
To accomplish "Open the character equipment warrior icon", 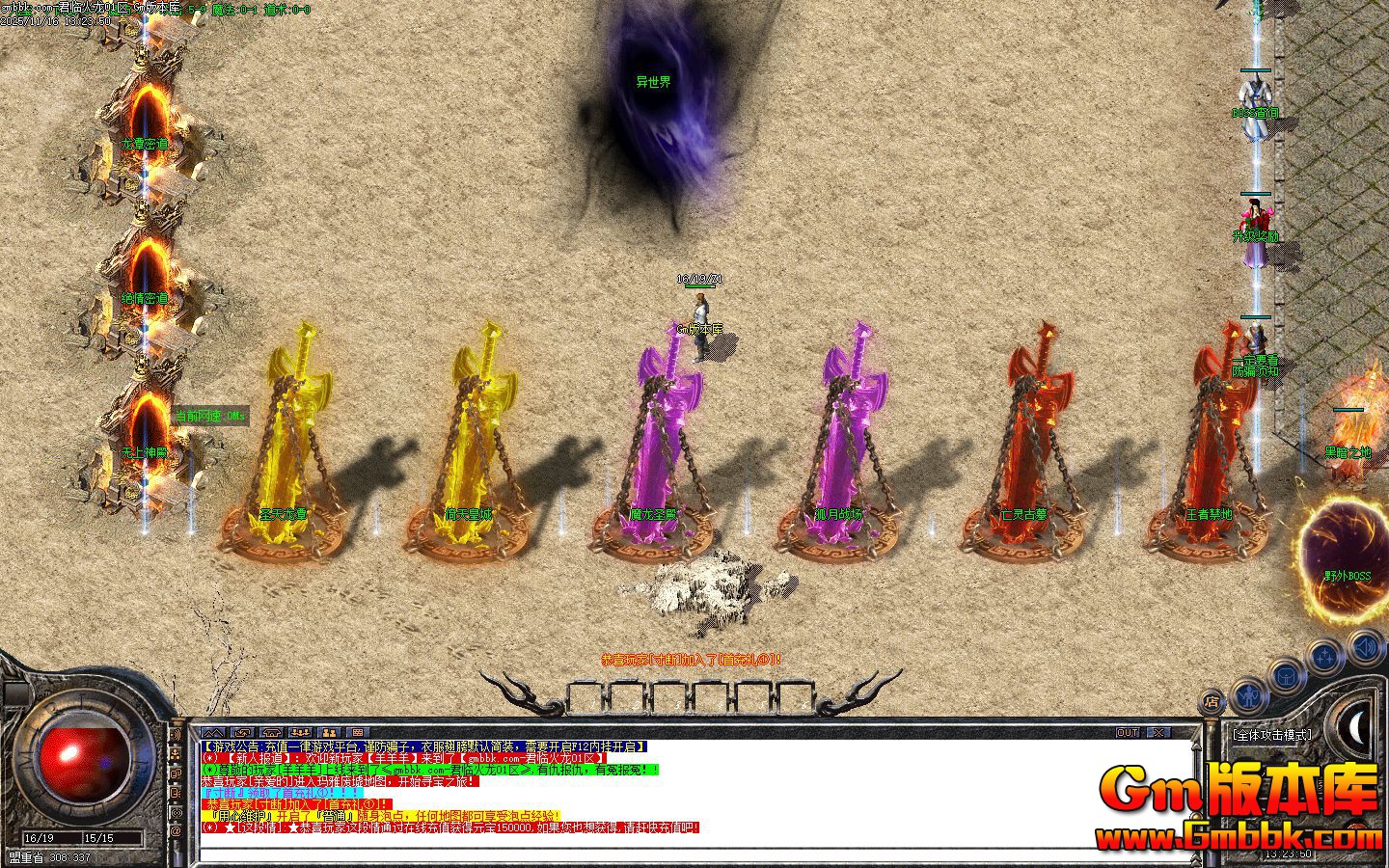I will coord(1248,692).
